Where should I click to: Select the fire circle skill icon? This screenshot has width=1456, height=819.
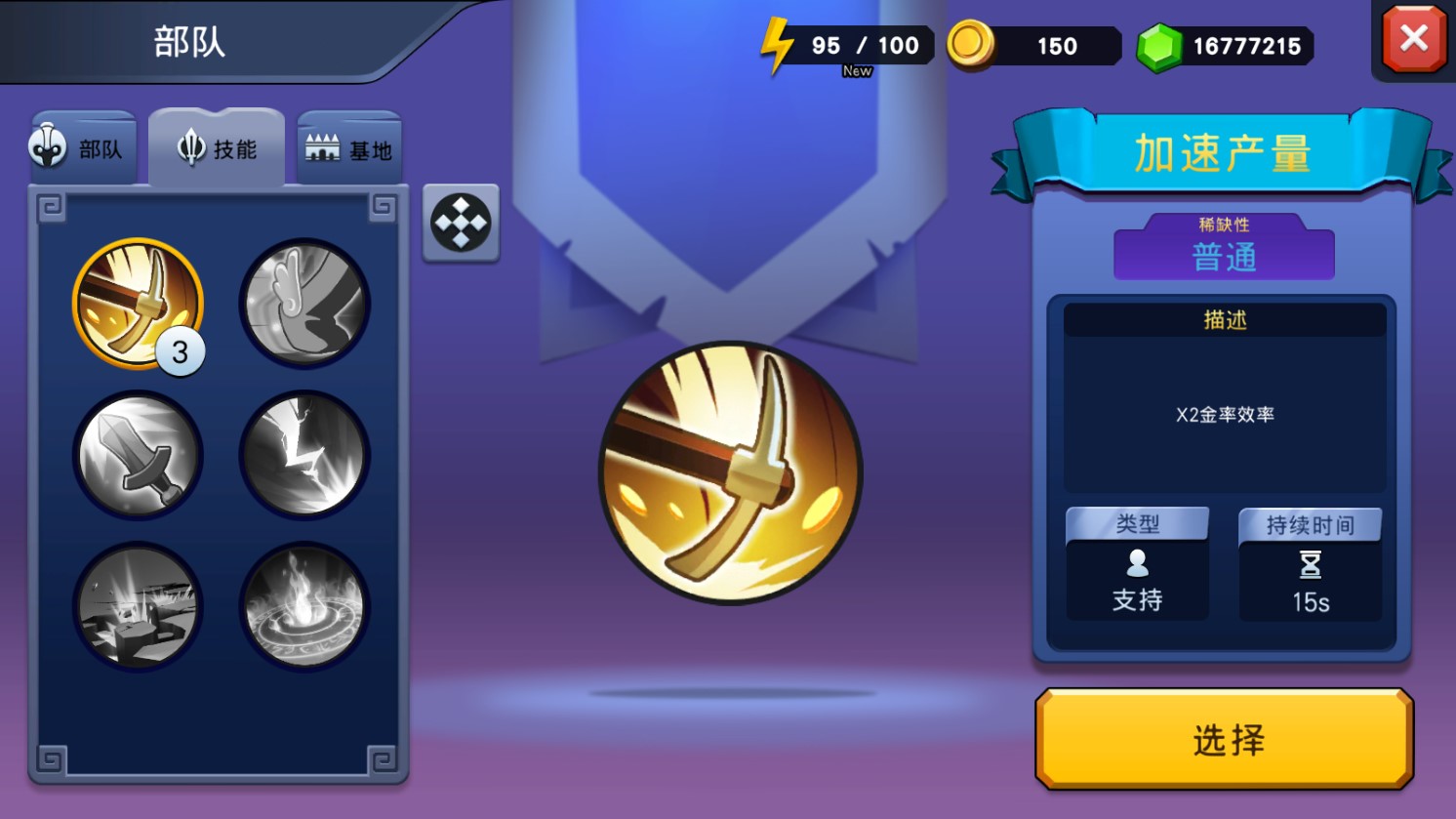[304, 607]
